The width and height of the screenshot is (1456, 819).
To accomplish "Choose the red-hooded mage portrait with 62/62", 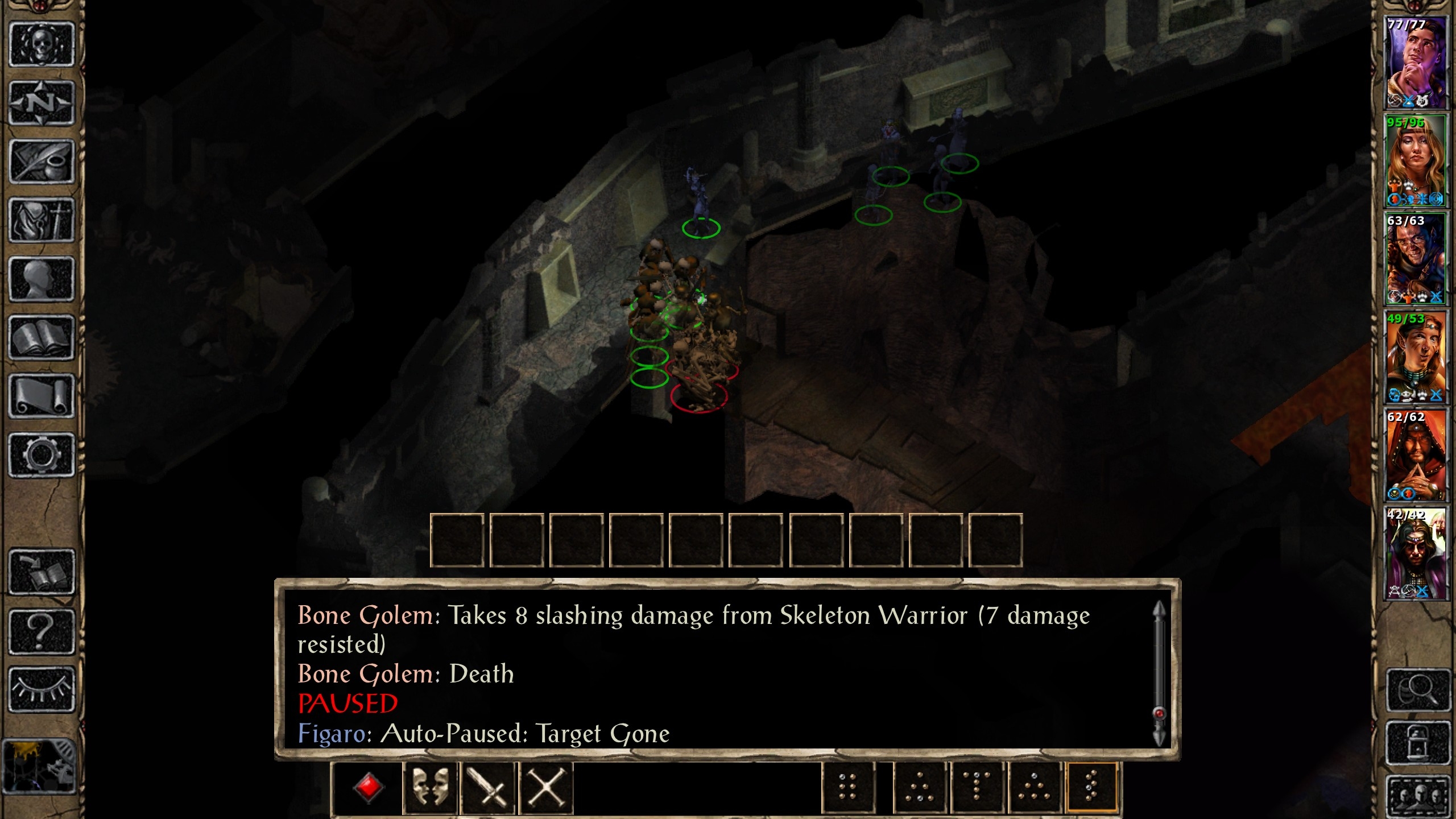I will click(x=1415, y=455).
